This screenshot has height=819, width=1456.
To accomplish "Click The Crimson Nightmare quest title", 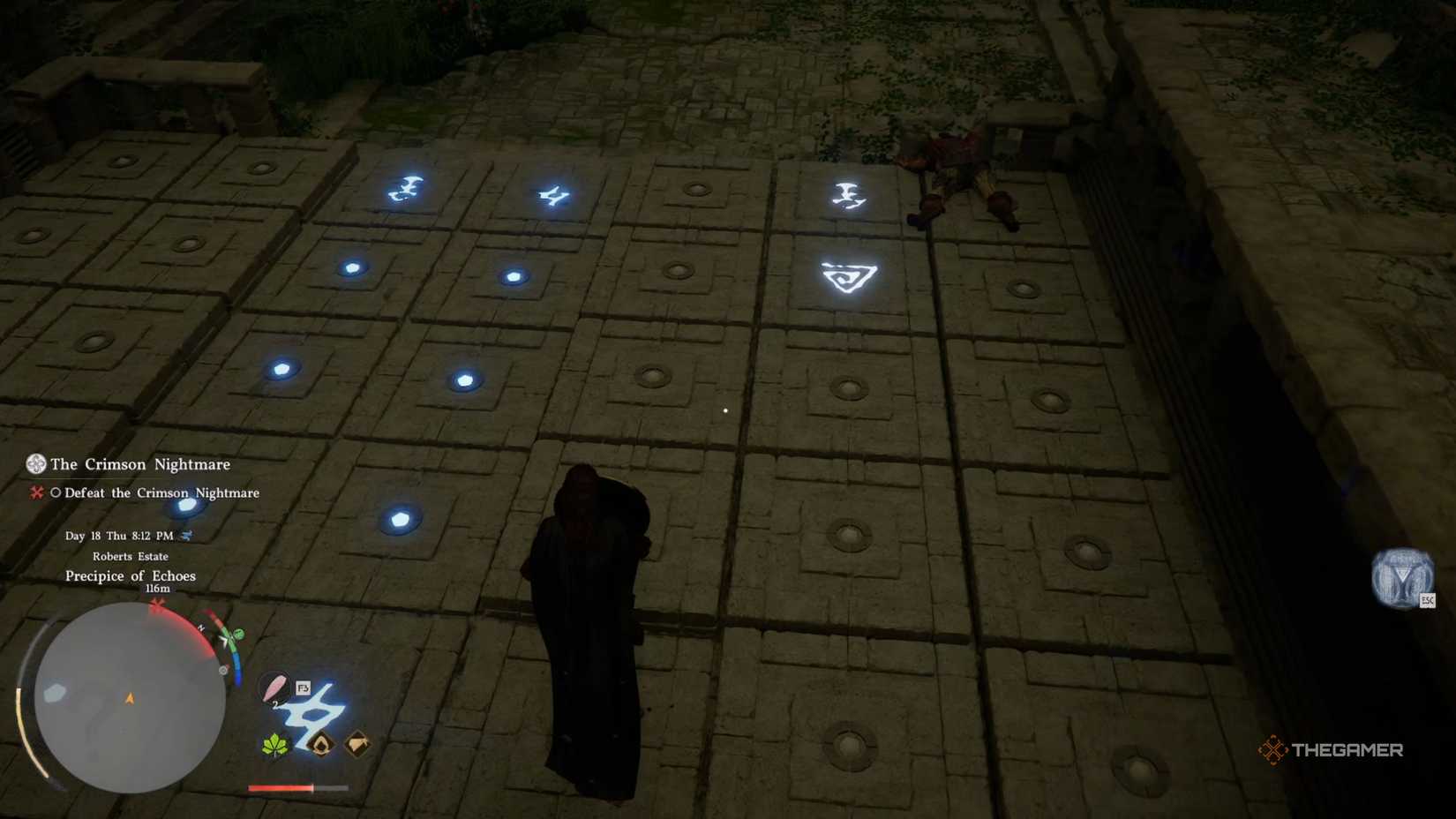I will click(x=139, y=464).
